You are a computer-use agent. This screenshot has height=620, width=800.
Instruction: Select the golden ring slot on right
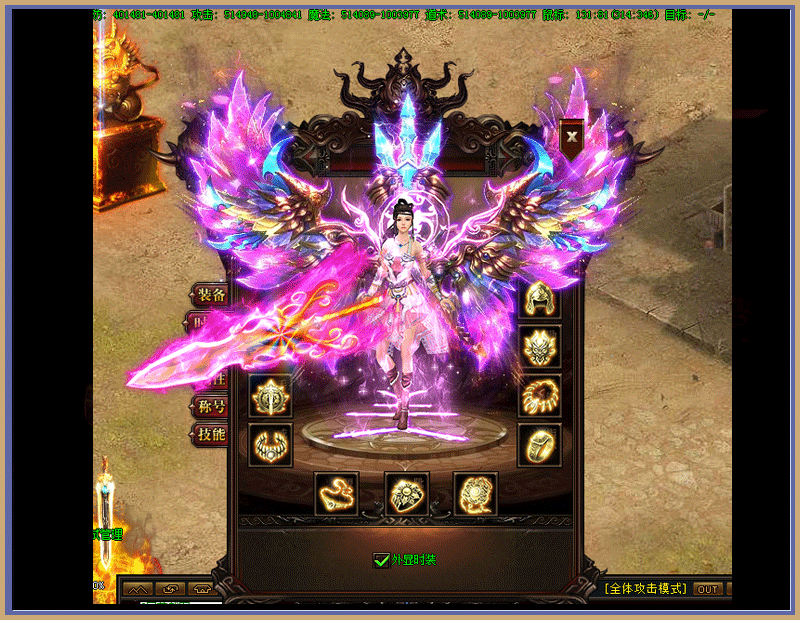click(539, 444)
